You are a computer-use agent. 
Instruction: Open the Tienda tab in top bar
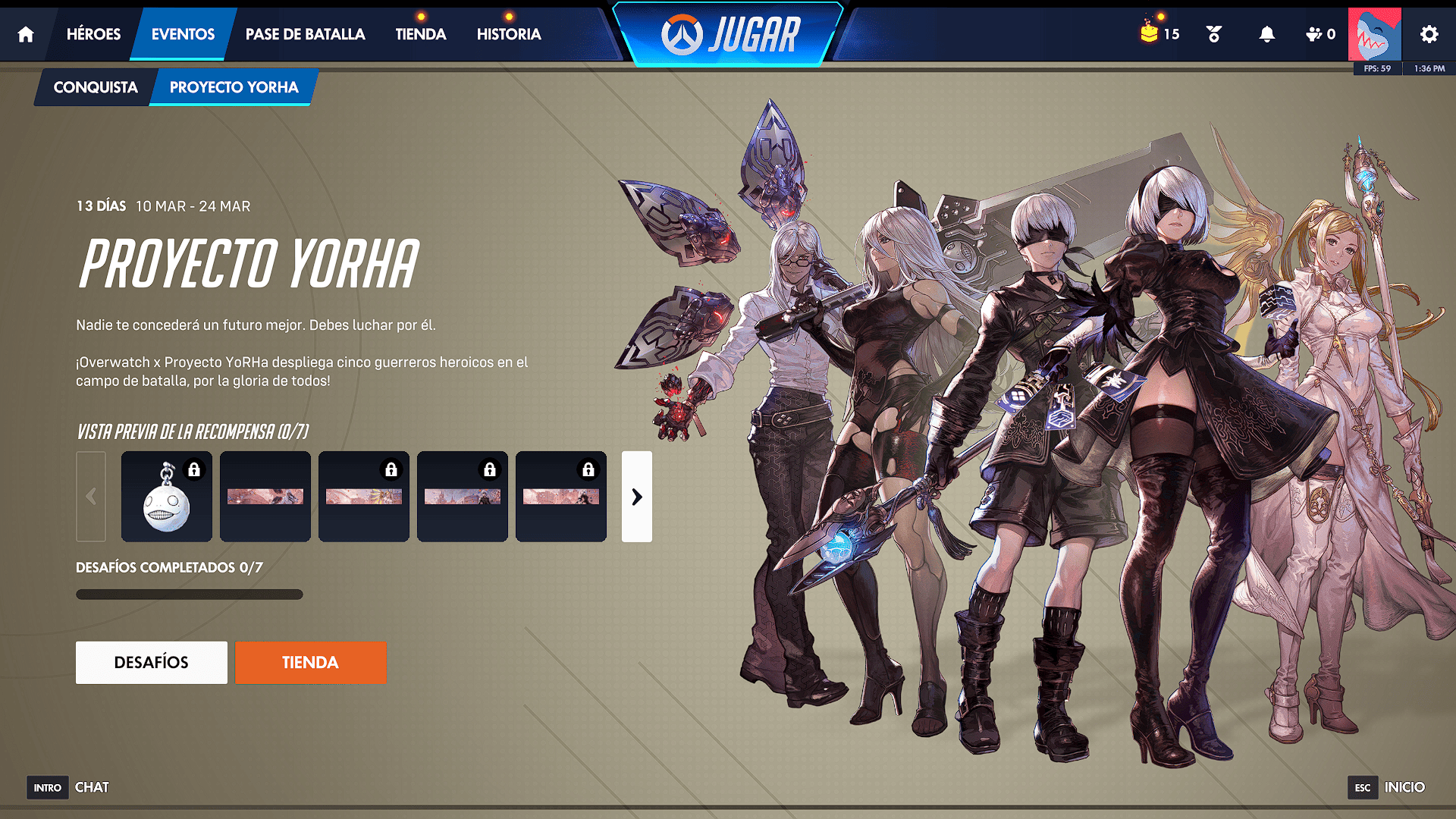coord(420,34)
